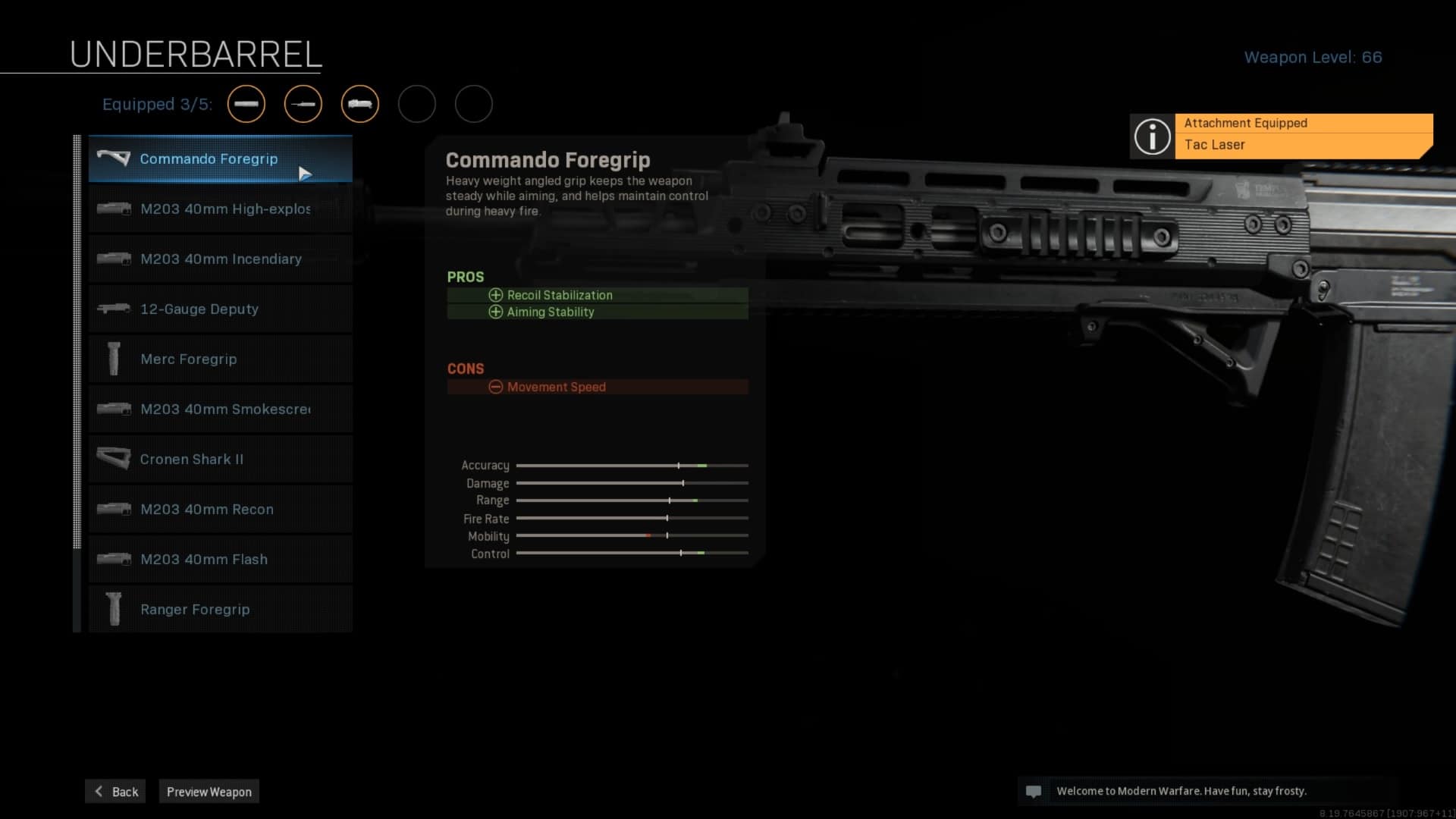The width and height of the screenshot is (1456, 819).
Task: Select the Cronen Shark II grip
Action: pos(220,460)
